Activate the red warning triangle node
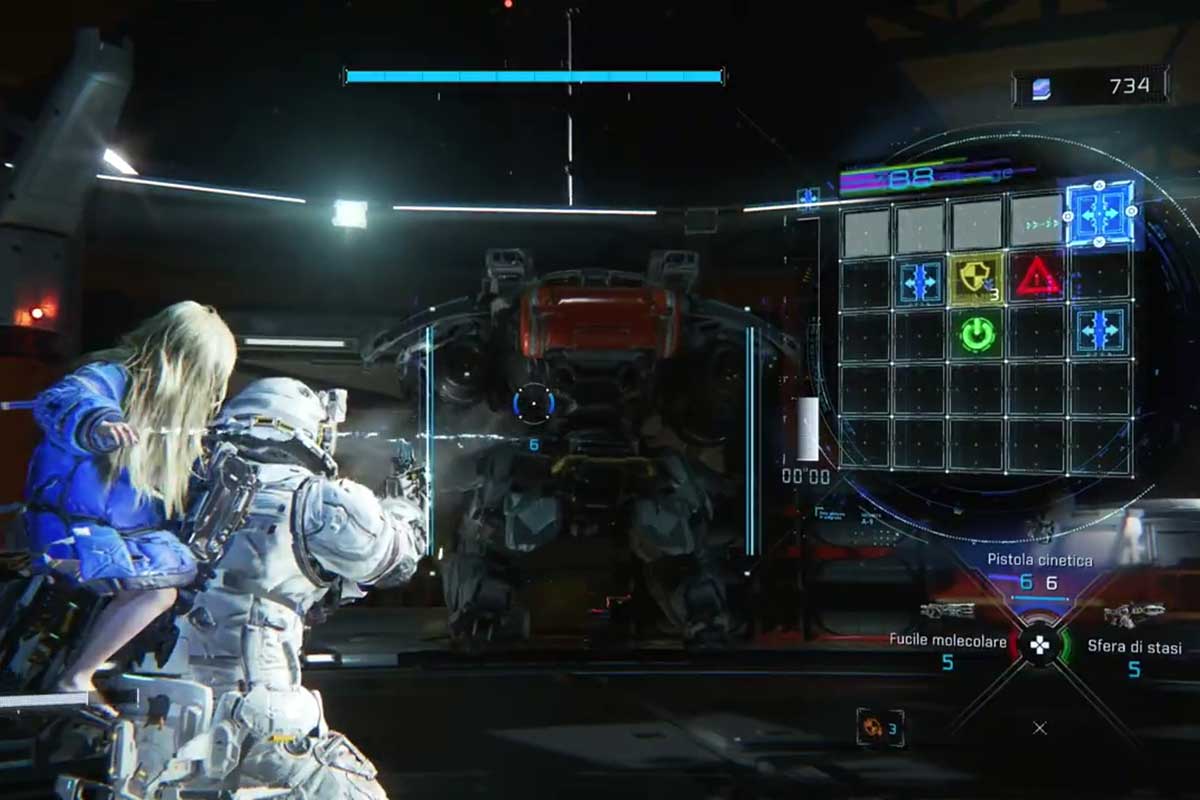The width and height of the screenshot is (1200, 800). point(1038,278)
